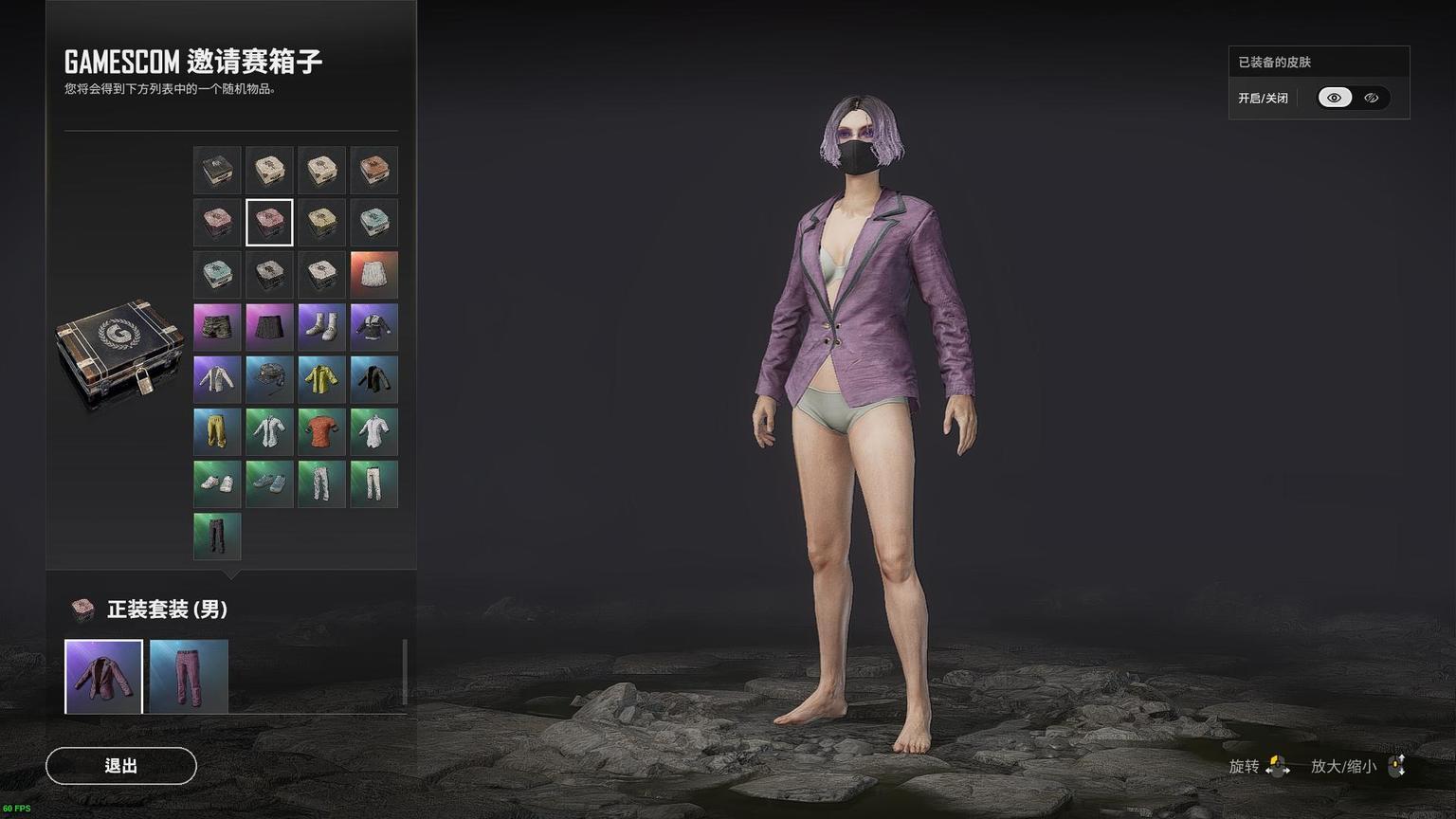Choose the yellow set box
1456x819 pixels.
click(321, 223)
